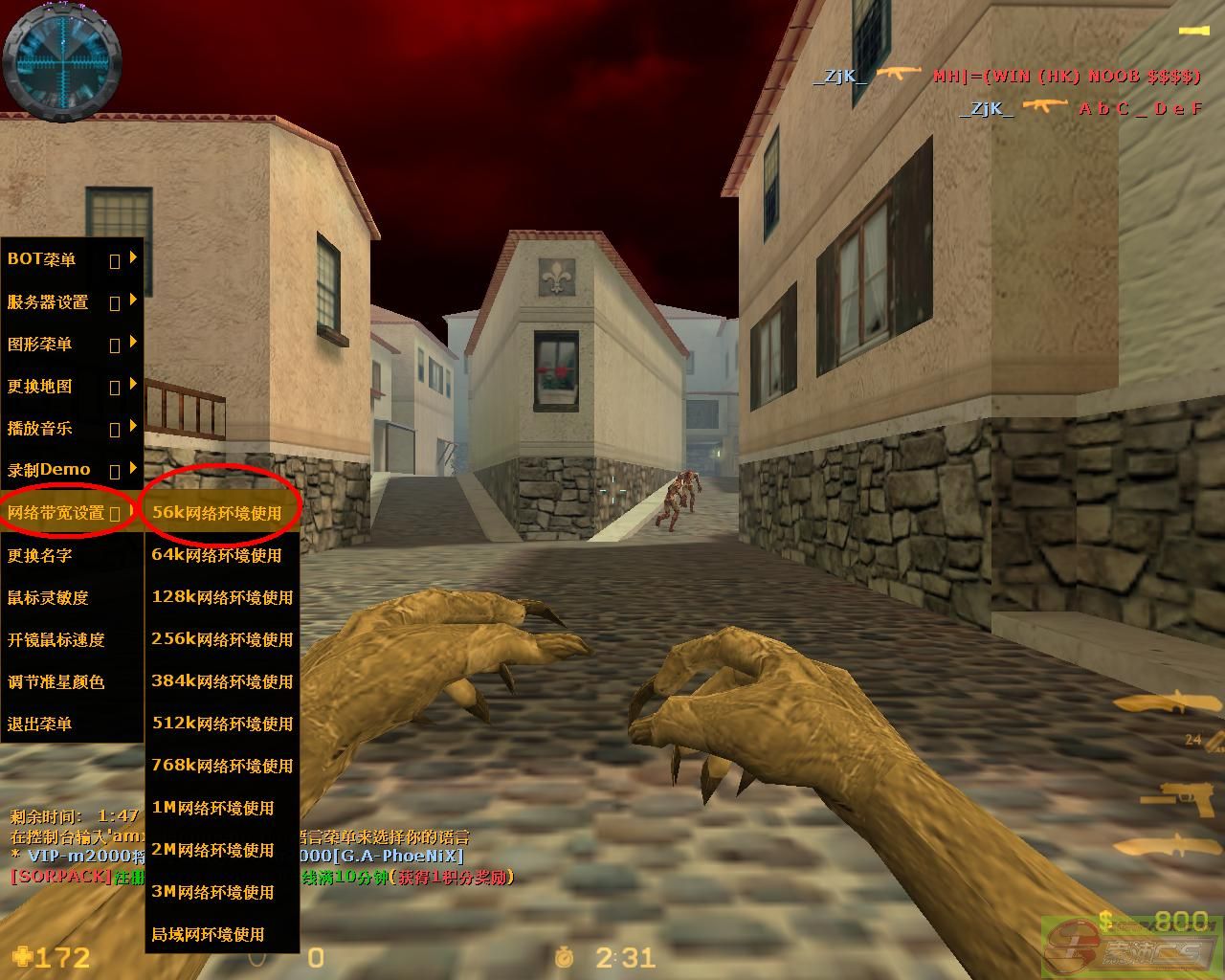Select 开镜鼠标速度 scope speed option

[56, 639]
